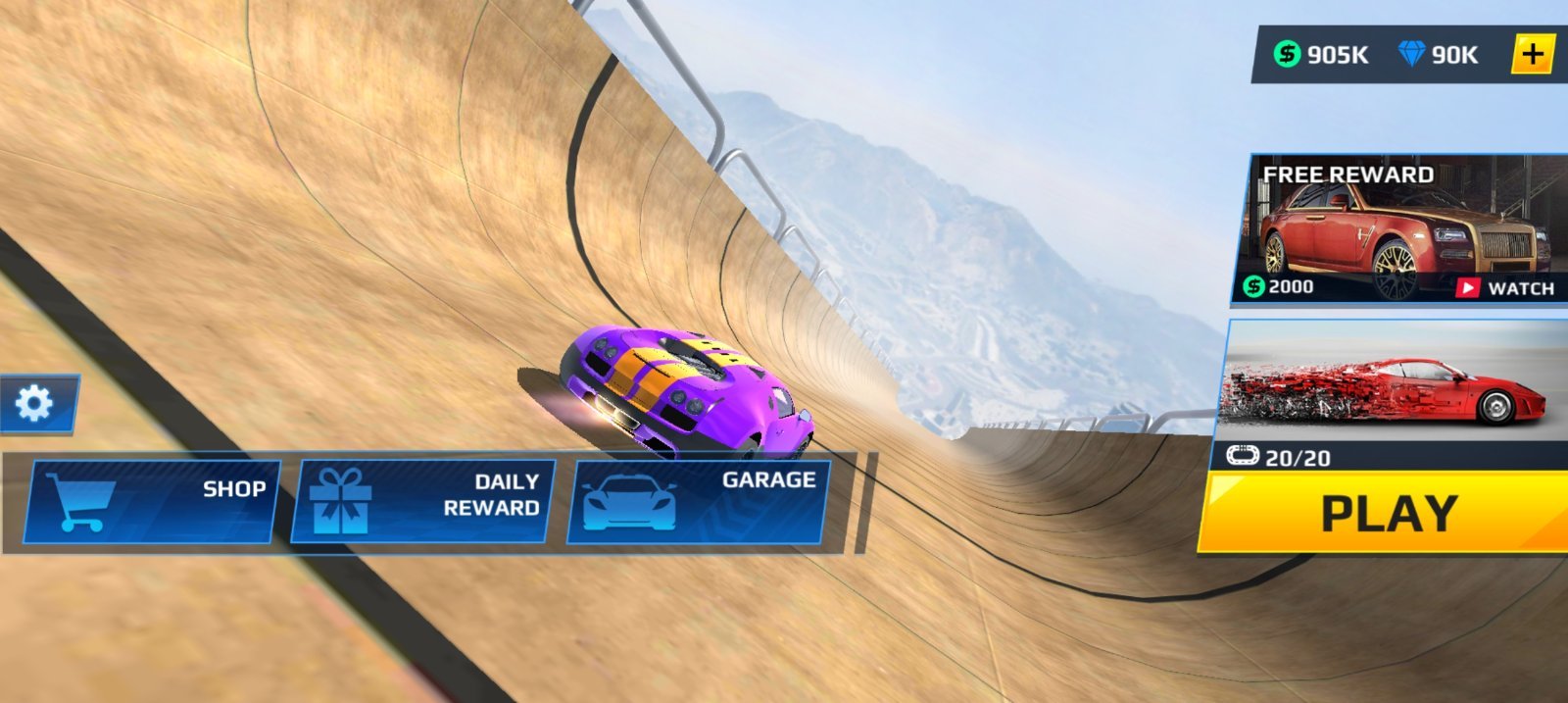Open the settings gear menu

coord(35,403)
